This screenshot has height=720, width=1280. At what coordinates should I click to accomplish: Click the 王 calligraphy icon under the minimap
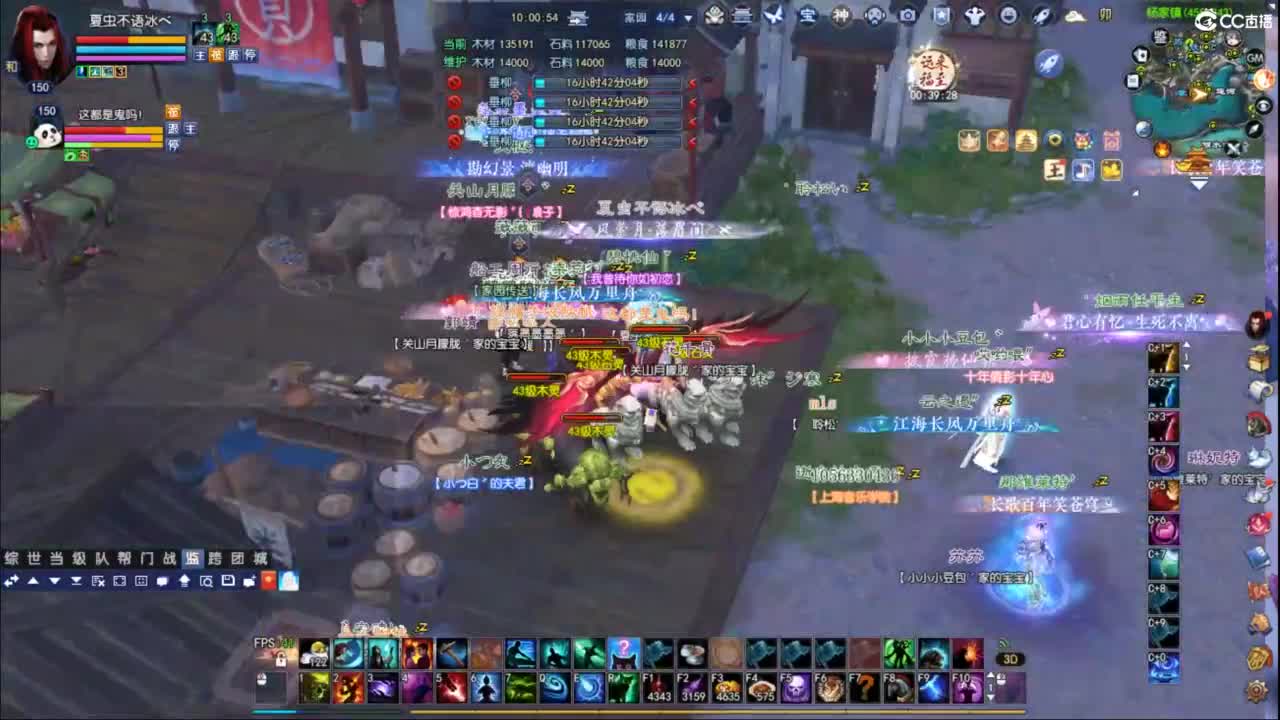point(1054,168)
